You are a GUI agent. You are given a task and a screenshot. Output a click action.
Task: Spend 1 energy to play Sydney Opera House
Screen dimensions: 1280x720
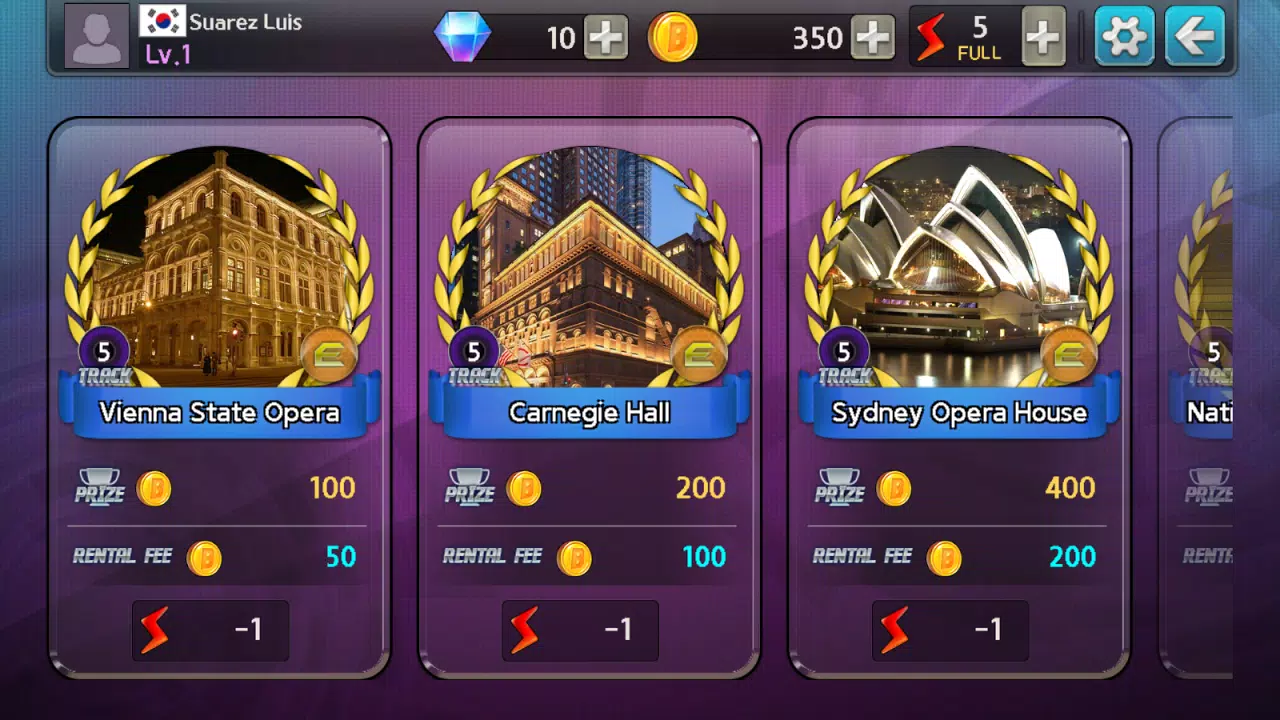coord(949,631)
